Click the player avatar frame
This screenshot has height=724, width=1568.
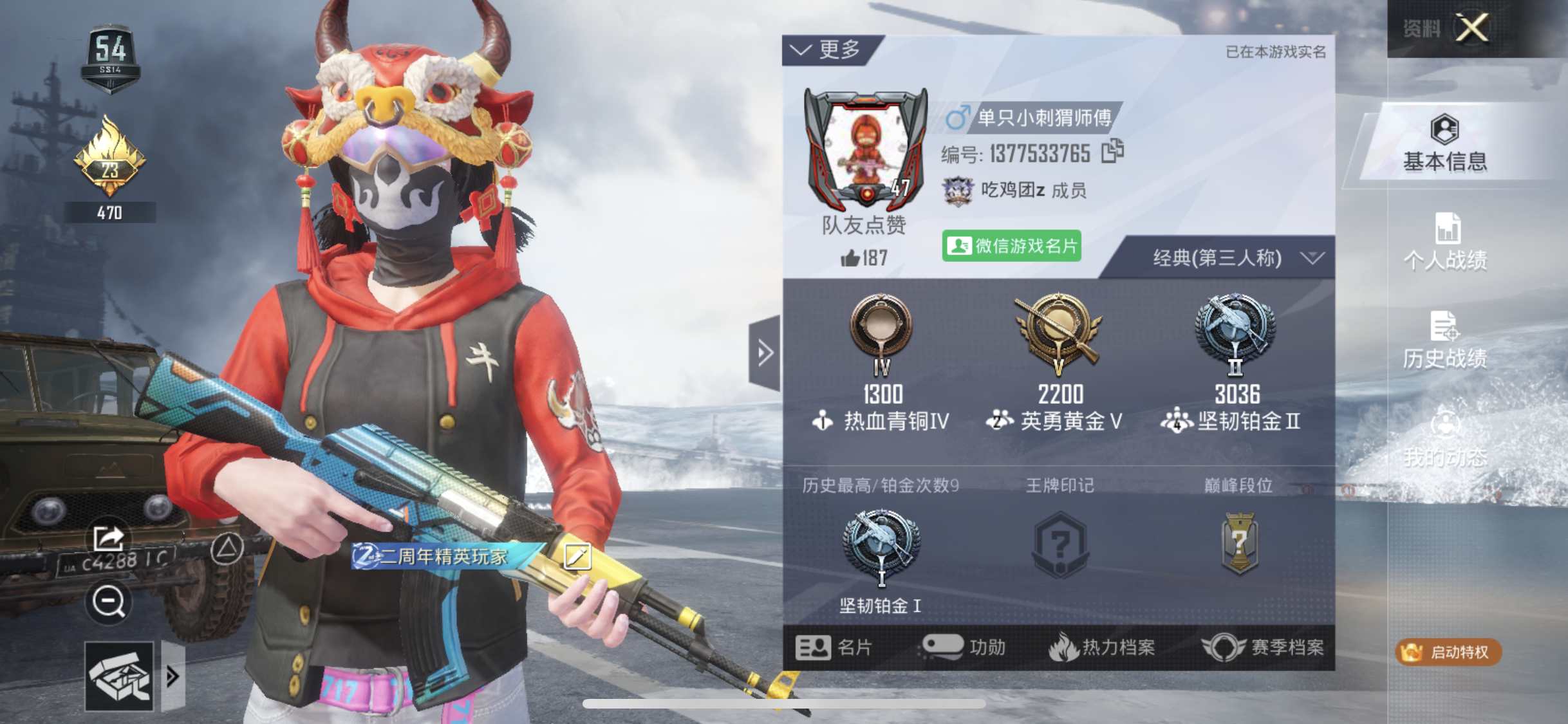(x=865, y=152)
